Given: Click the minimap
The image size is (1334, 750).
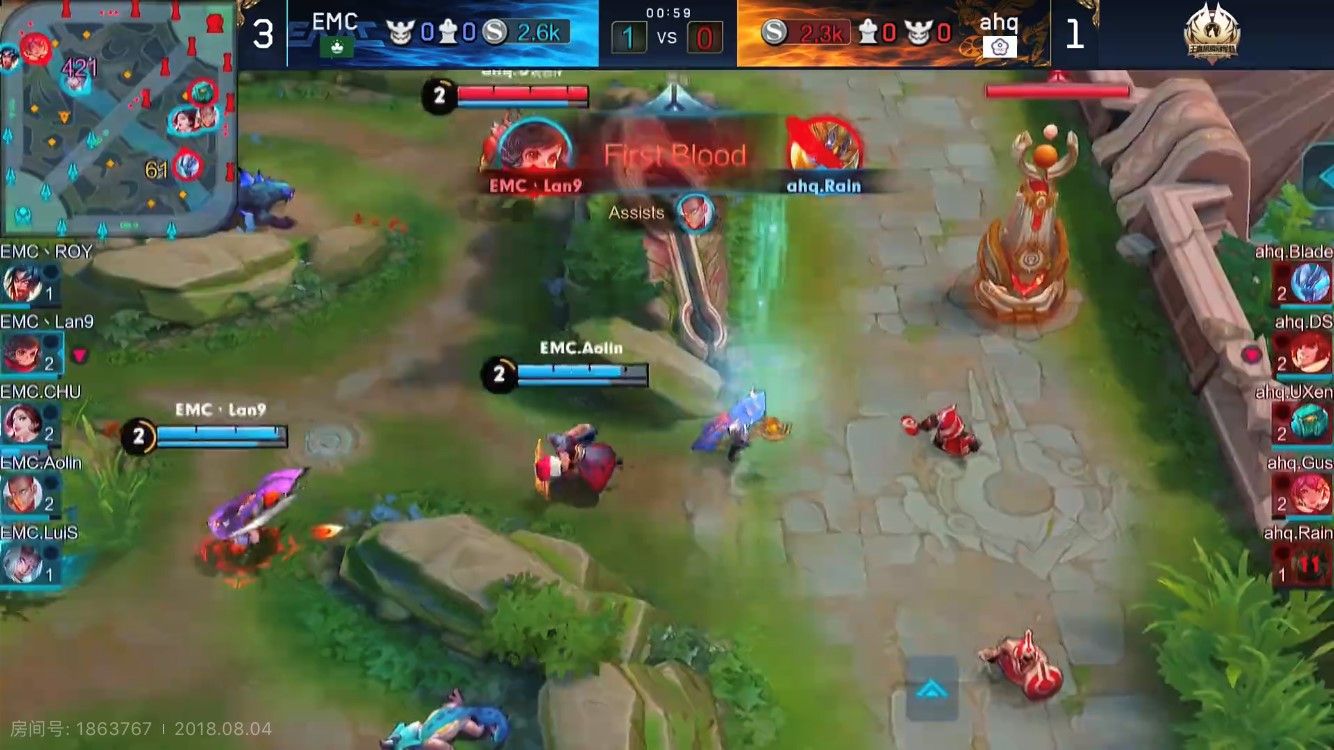Looking at the screenshot, I should click(x=118, y=118).
